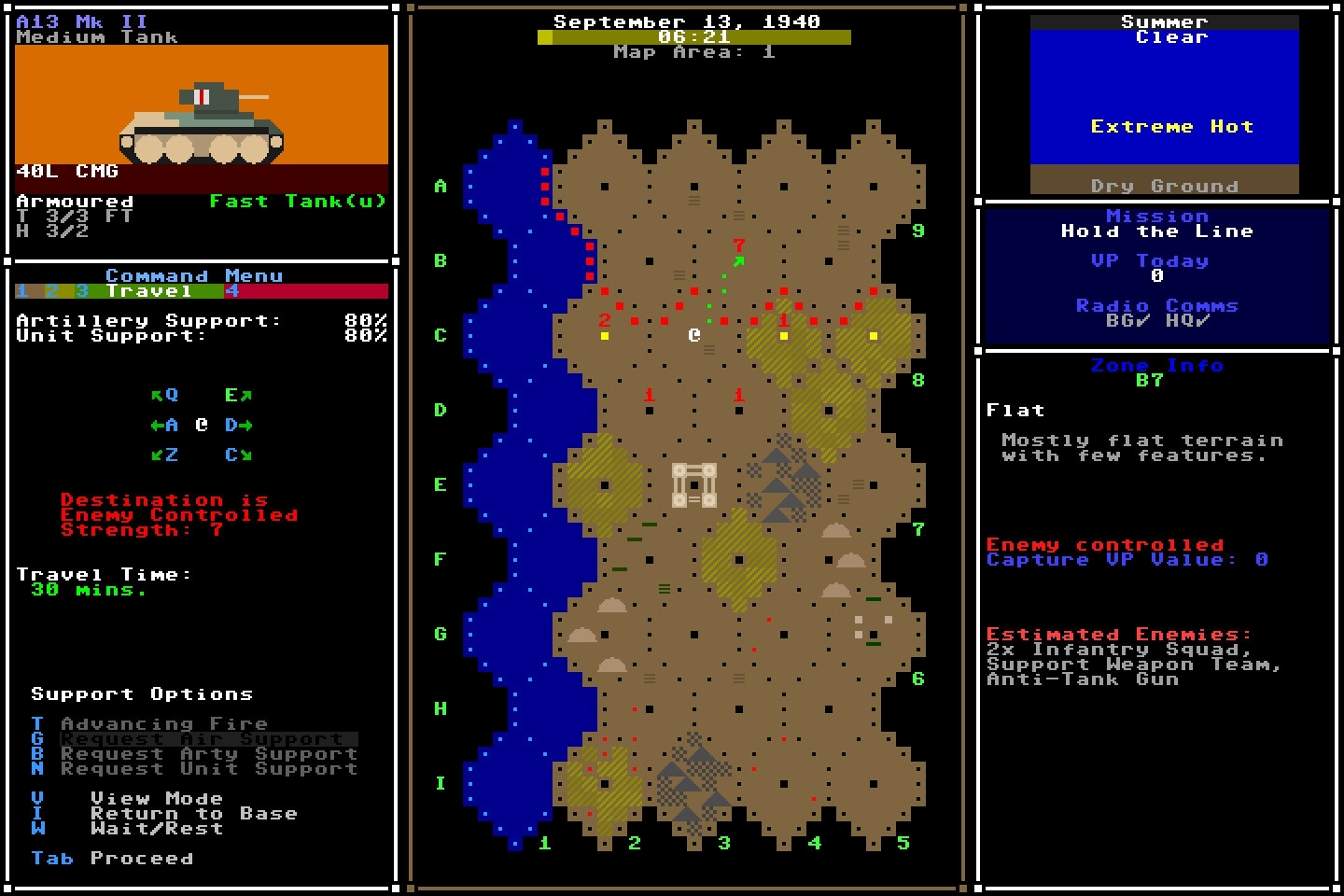
Task: Click the yellow time-of-day progress bar
Action: (693, 37)
